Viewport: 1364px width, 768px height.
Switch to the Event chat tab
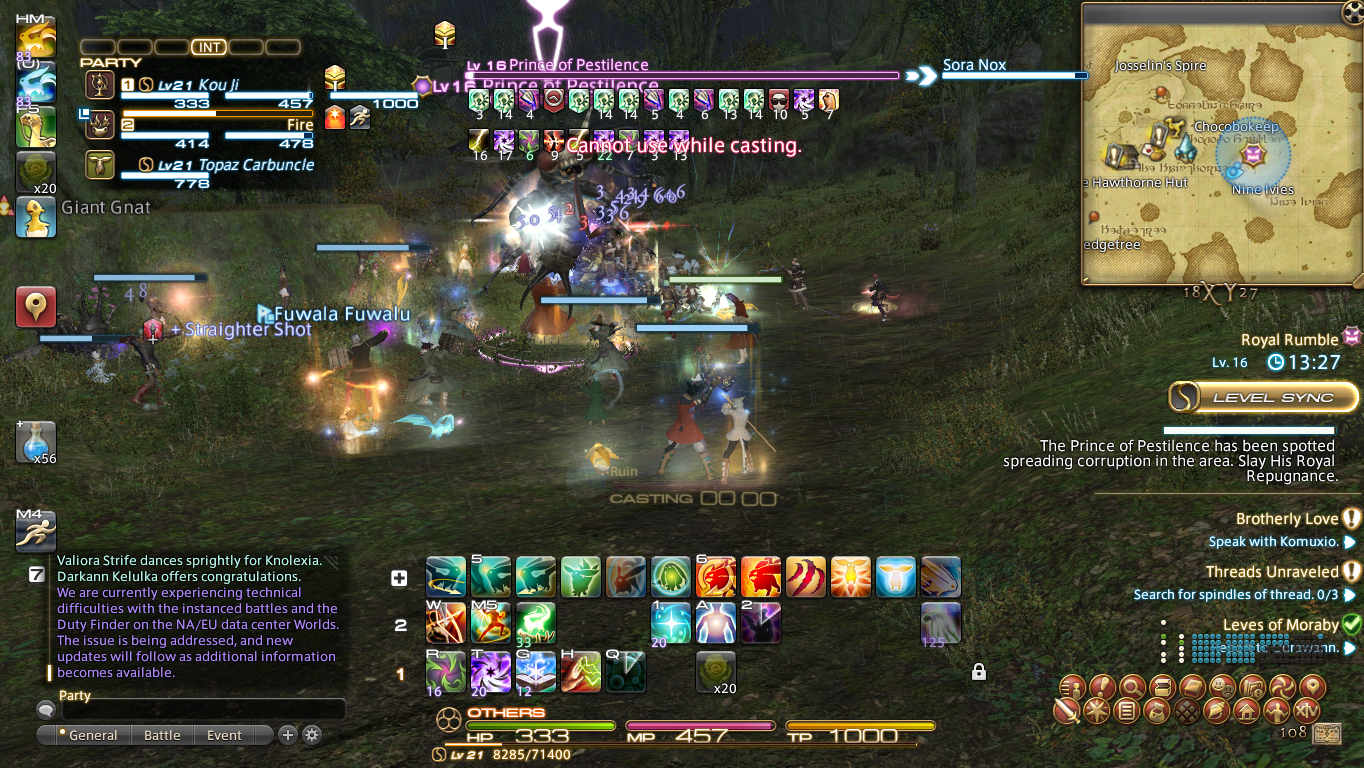pyautogui.click(x=224, y=735)
